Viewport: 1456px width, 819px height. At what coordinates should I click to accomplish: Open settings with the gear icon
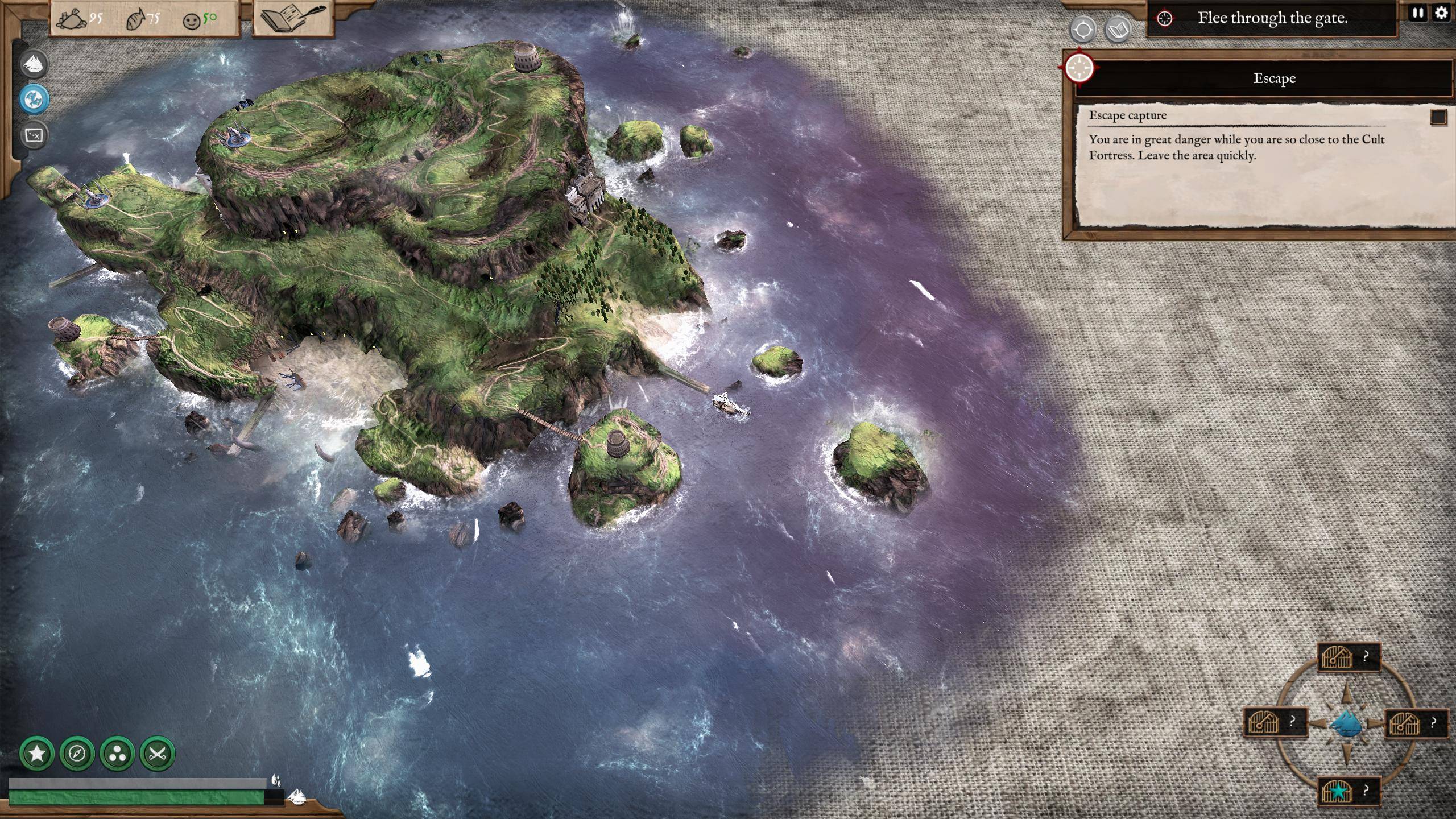coord(1441,13)
